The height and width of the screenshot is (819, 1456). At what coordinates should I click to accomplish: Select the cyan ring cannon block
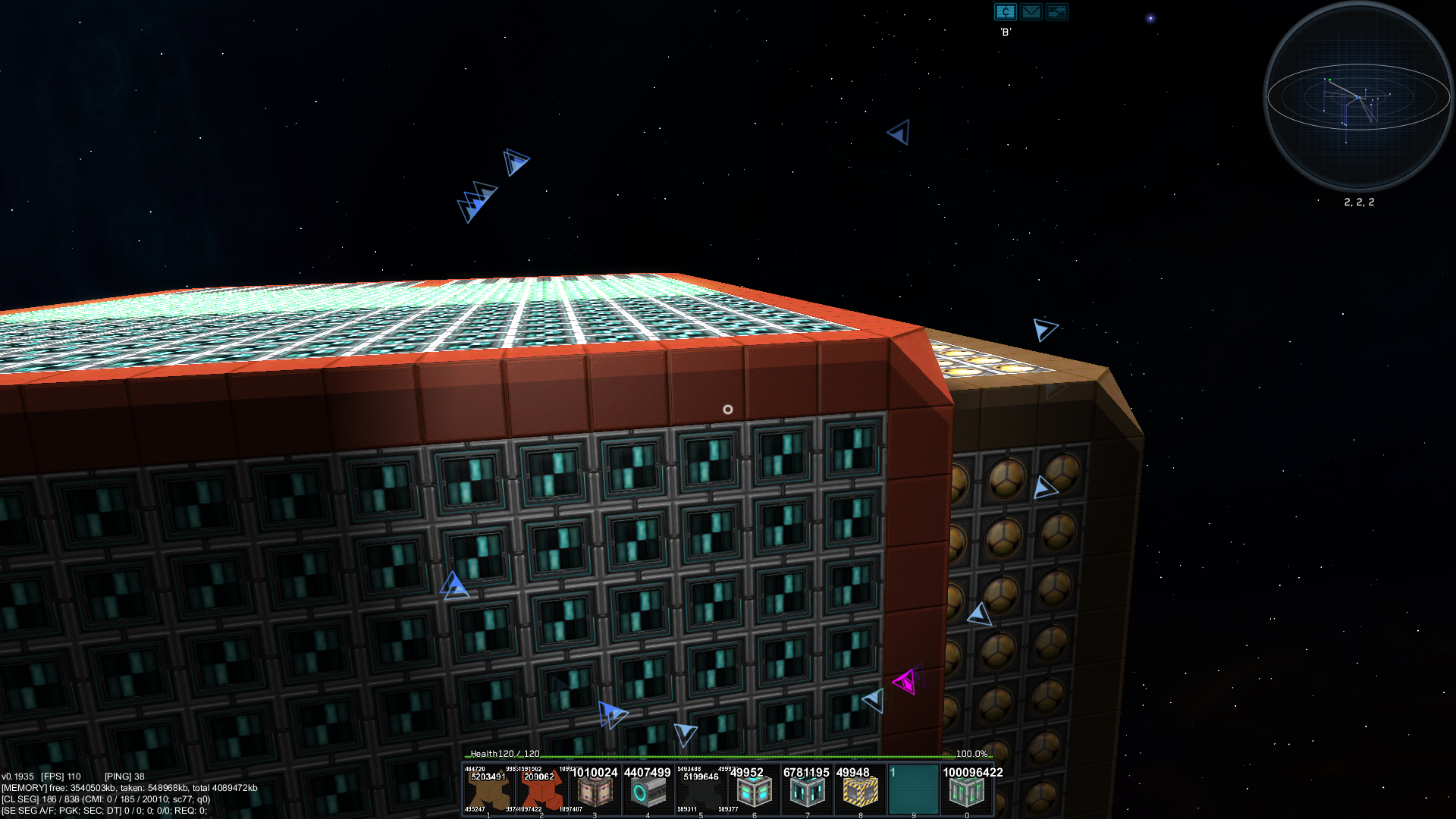[648, 790]
